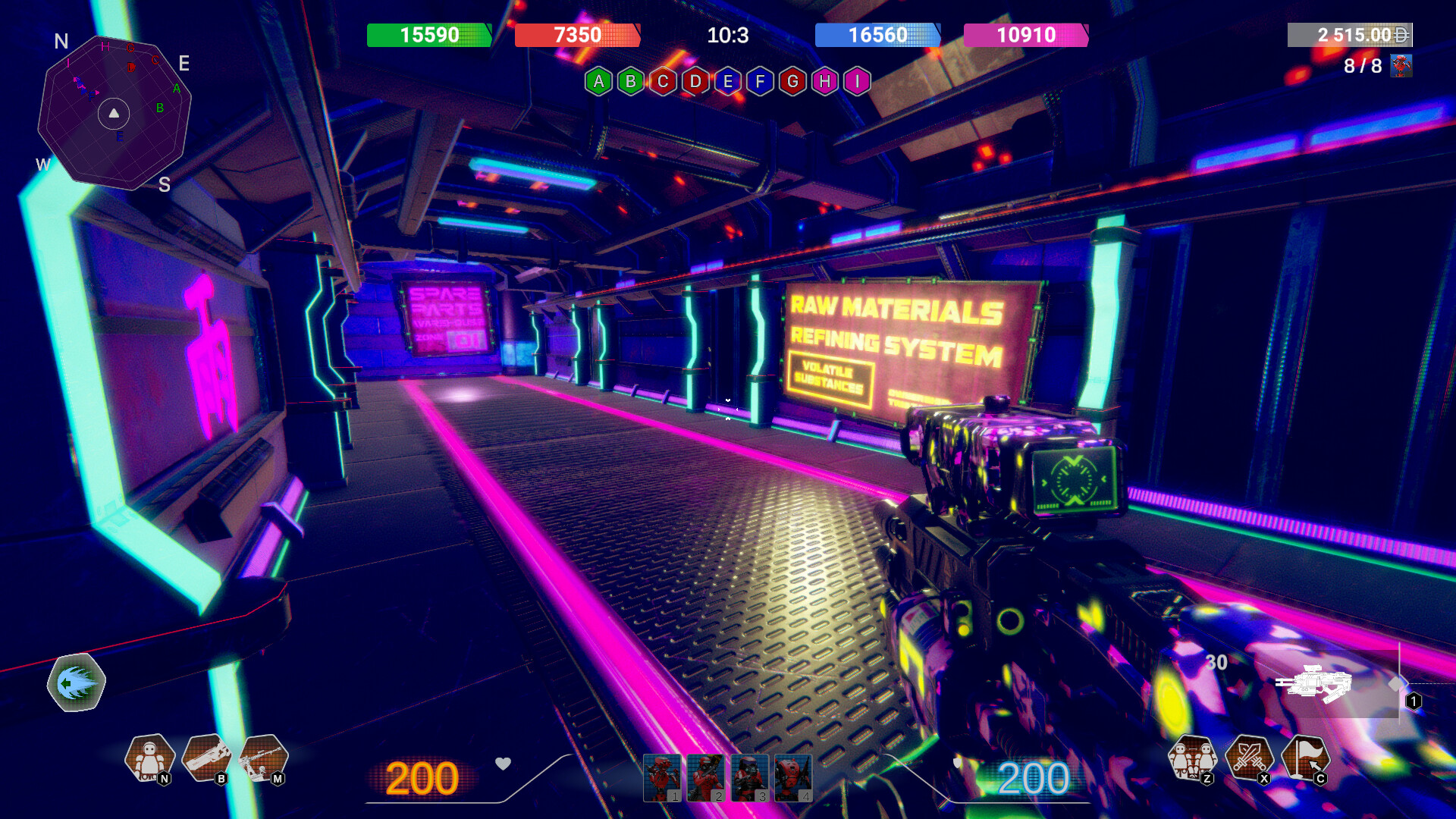Choose the blue capture point F
Screen dimensions: 1456x819
click(x=760, y=81)
